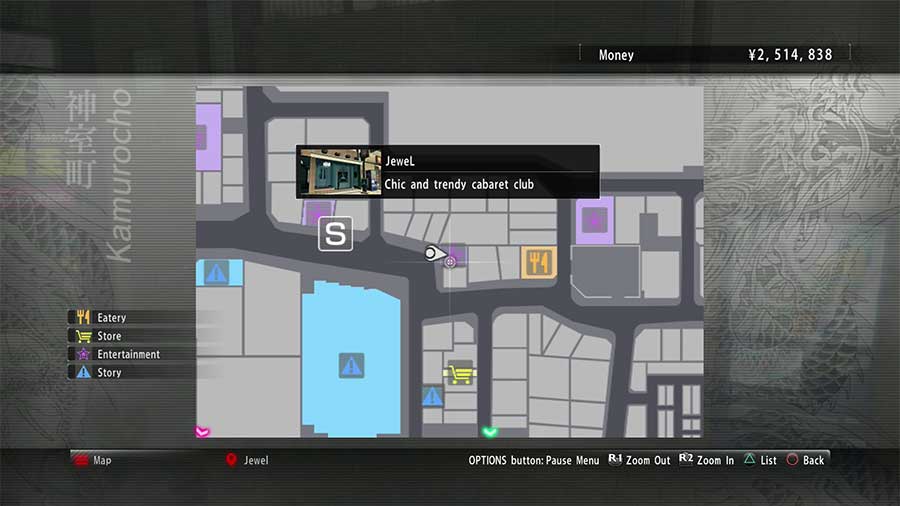The width and height of the screenshot is (900, 506).
Task: Select the pink marker in the map's bottom-left corner
Action: coord(202,431)
